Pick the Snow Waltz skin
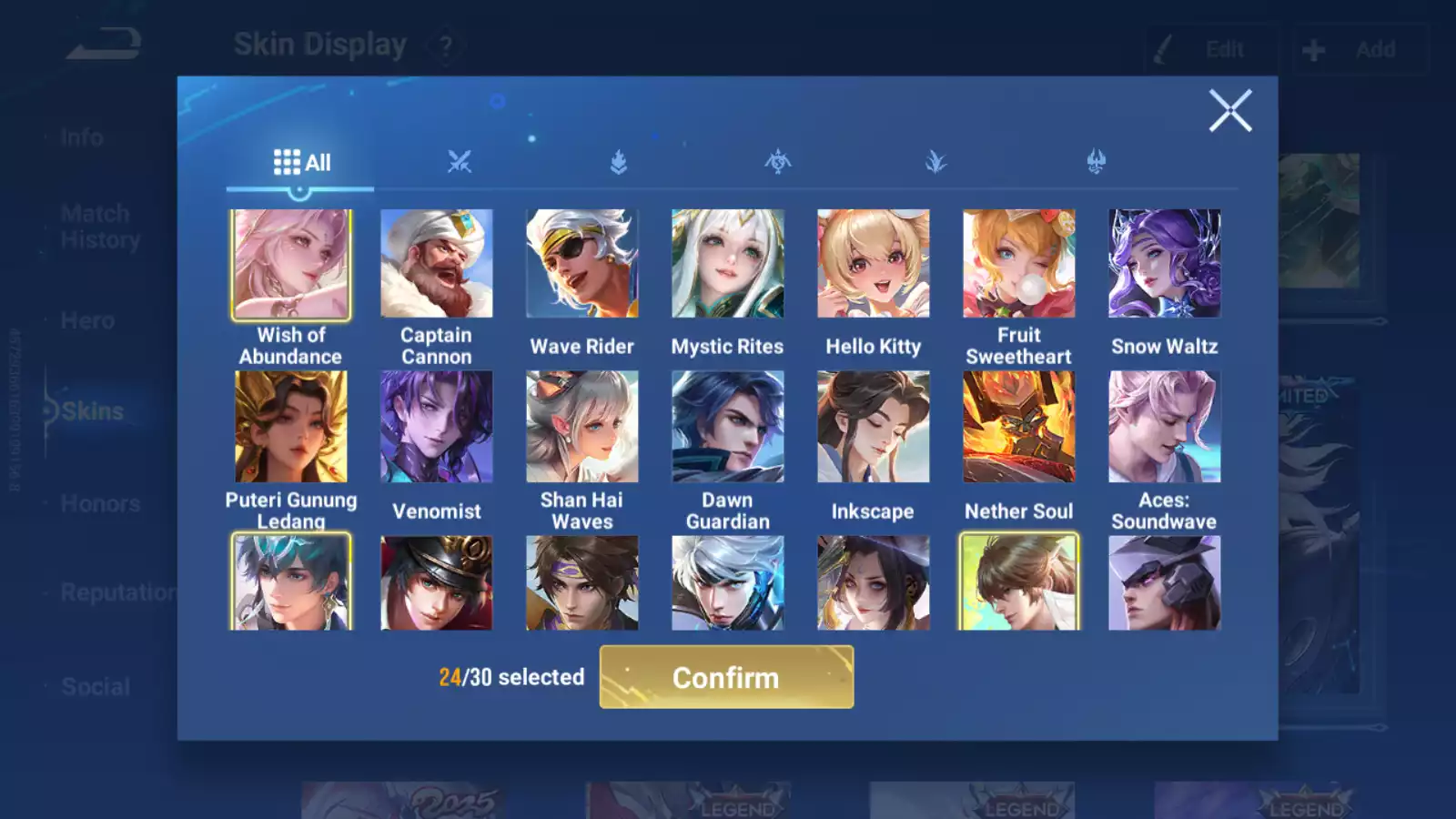This screenshot has height=819, width=1456. (x=1165, y=265)
